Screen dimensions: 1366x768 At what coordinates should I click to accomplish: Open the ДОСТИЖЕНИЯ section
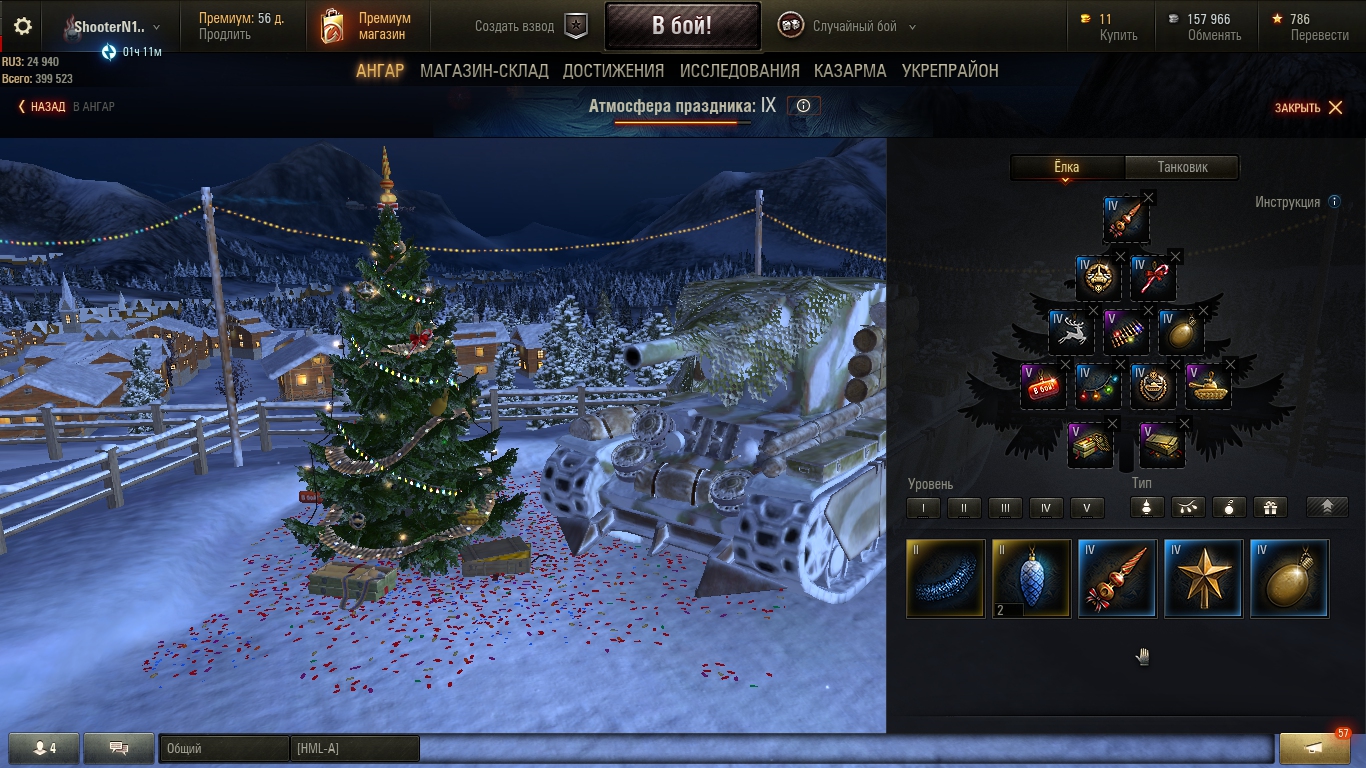point(613,71)
